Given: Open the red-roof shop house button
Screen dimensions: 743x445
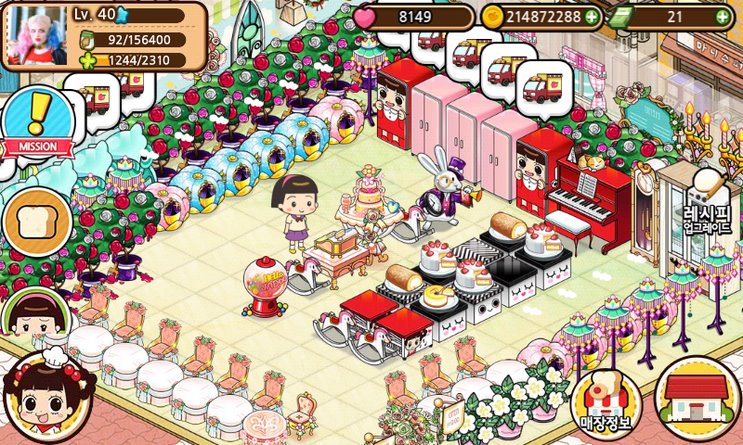Looking at the screenshot, I should pyautogui.click(x=699, y=393).
